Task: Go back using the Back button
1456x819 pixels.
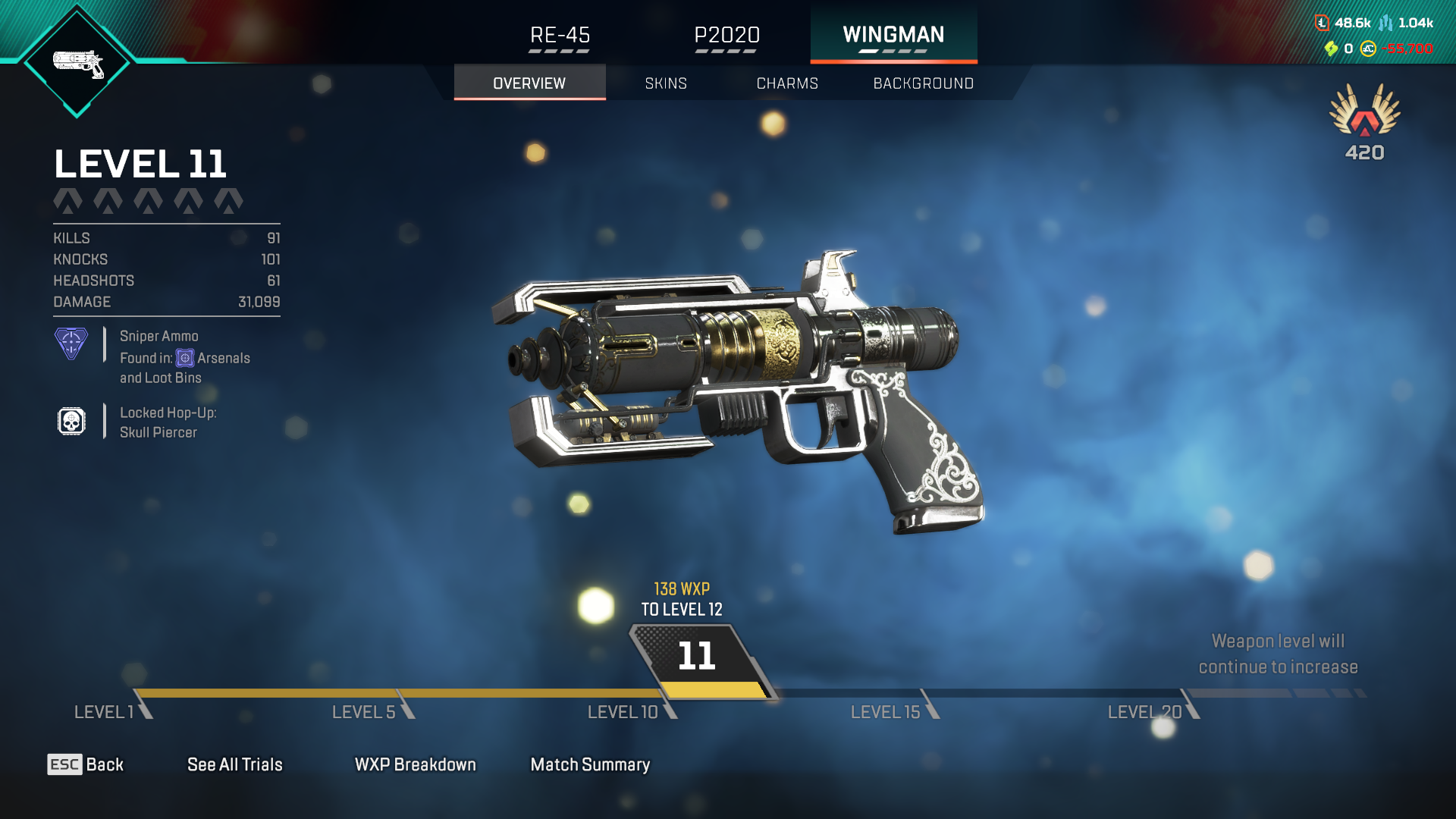Action: click(x=86, y=764)
